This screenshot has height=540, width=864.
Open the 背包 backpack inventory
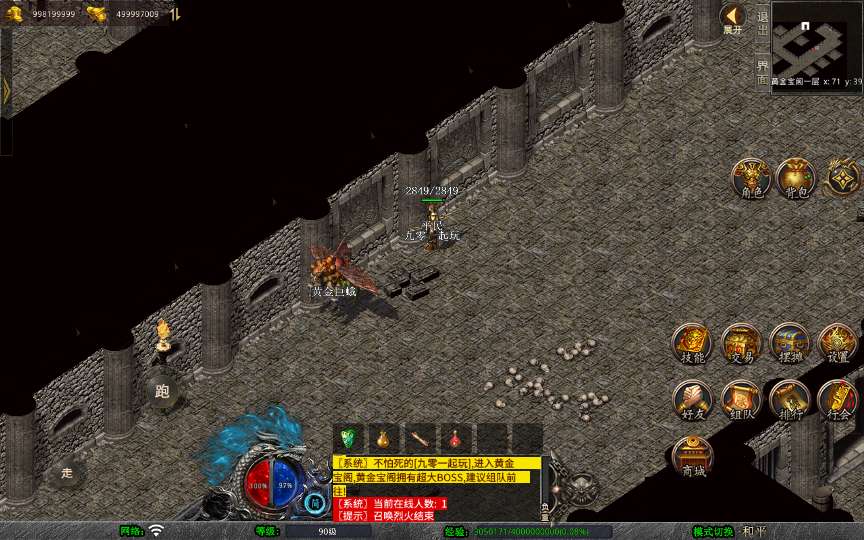tap(796, 177)
